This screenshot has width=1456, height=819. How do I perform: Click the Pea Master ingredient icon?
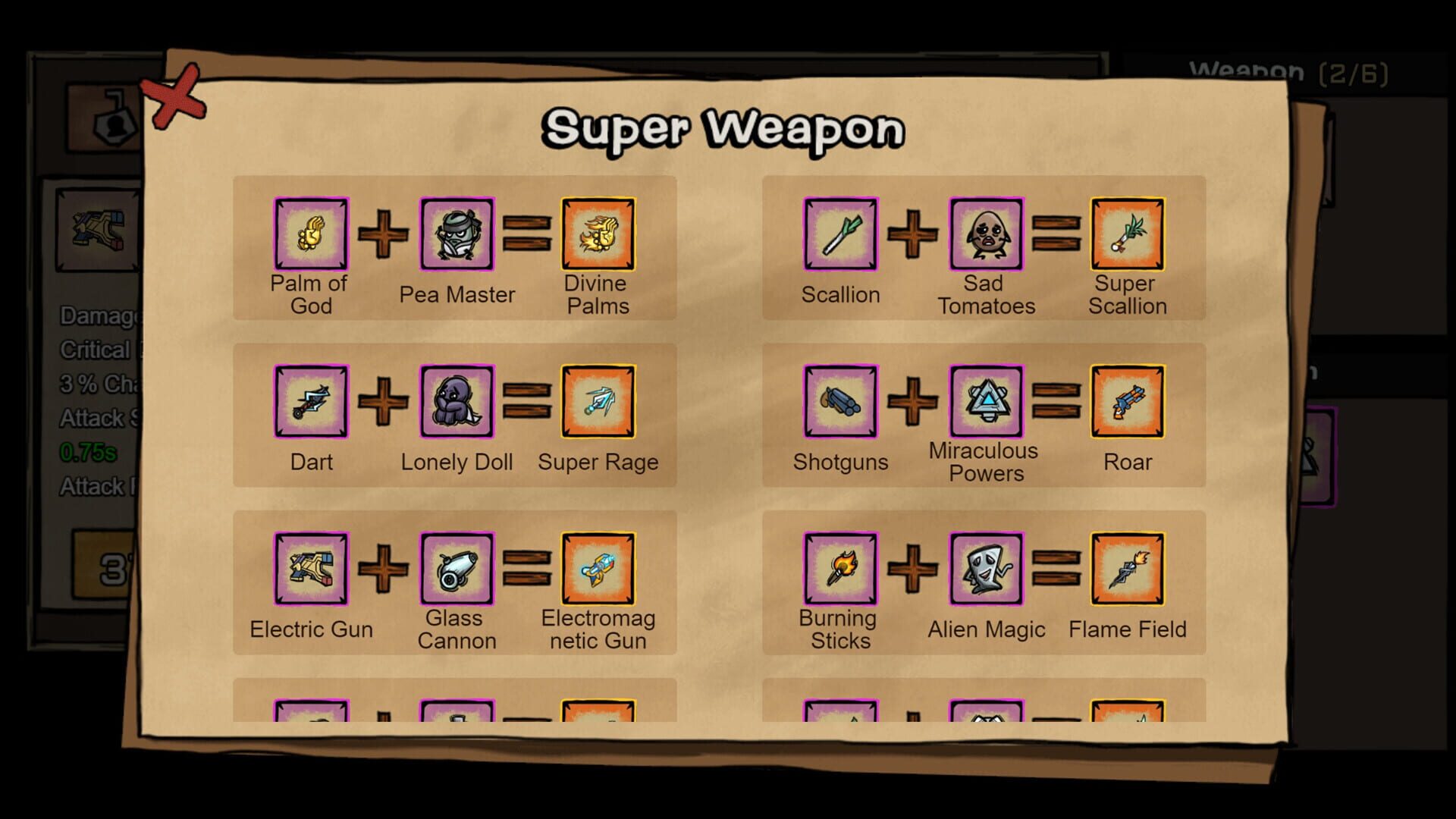click(457, 234)
